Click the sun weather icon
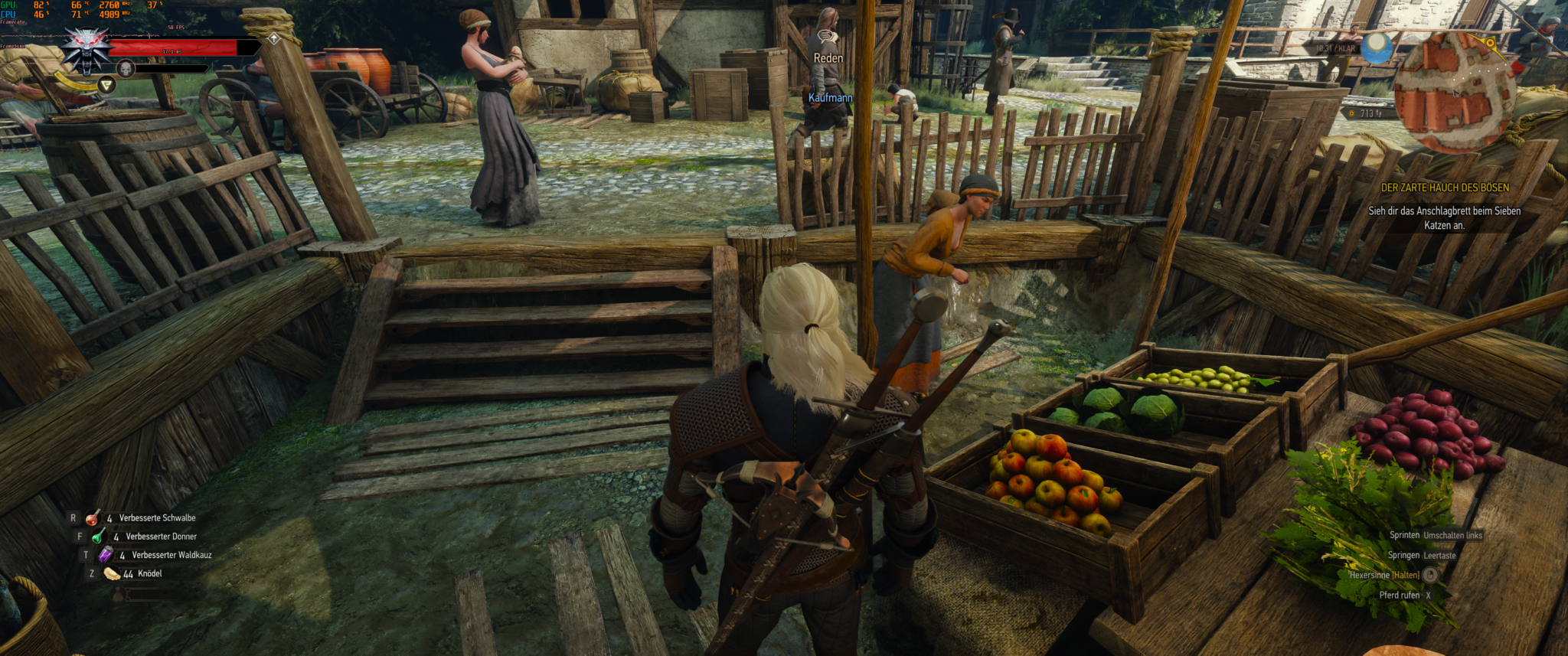The image size is (1568, 656). [x=1377, y=48]
